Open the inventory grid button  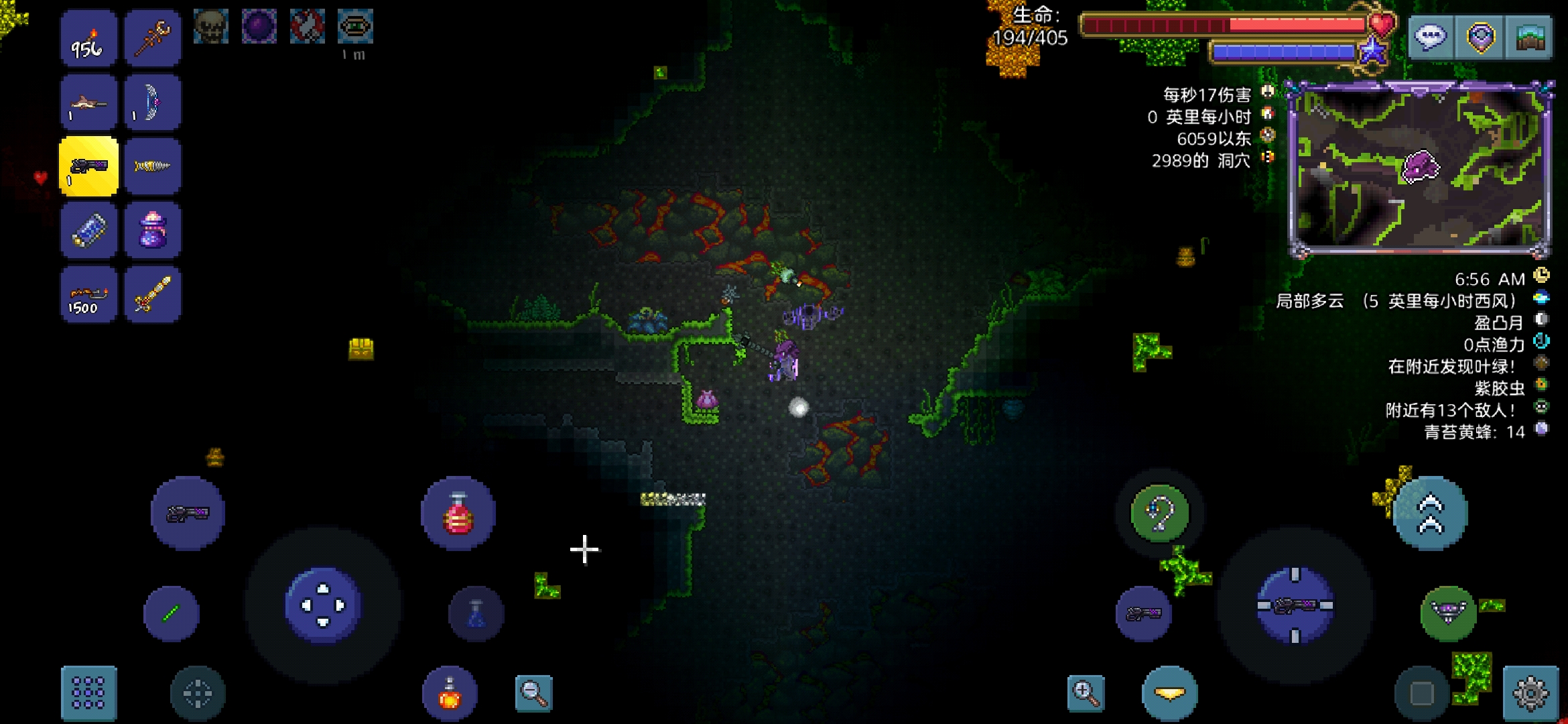[88, 693]
